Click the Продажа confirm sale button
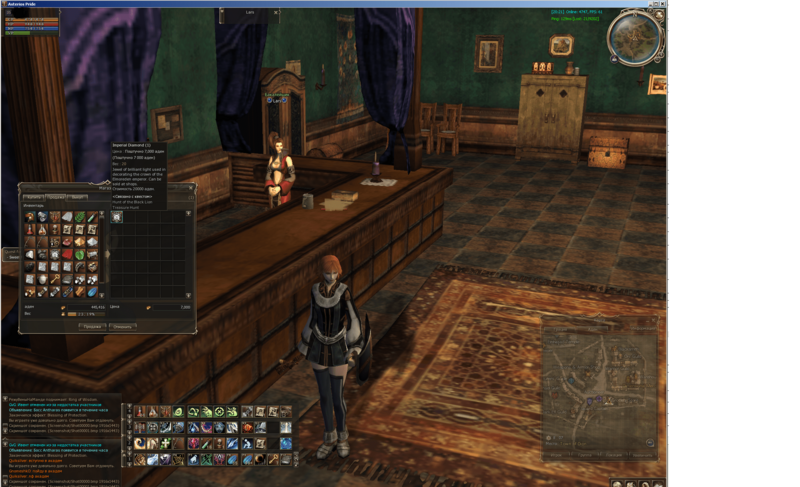Screen dimensions: 800x487 click(91, 326)
